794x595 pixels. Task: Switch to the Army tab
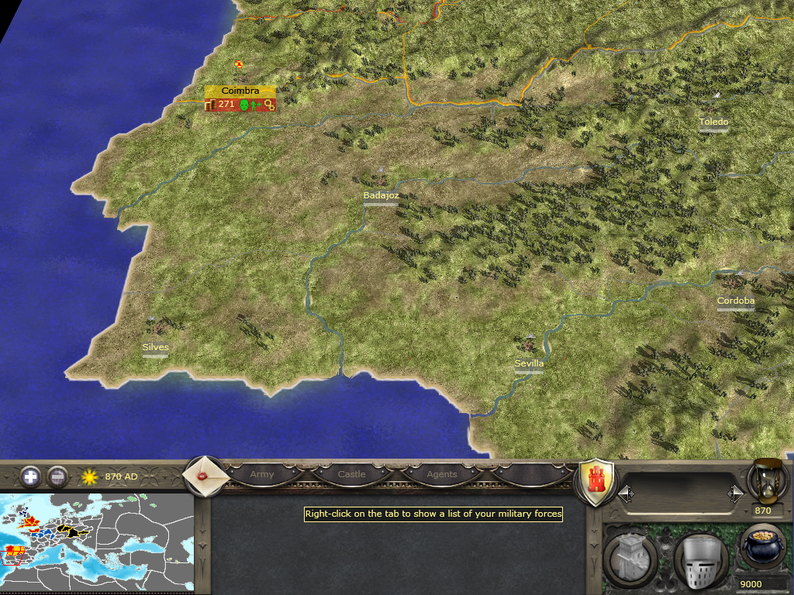click(x=262, y=475)
